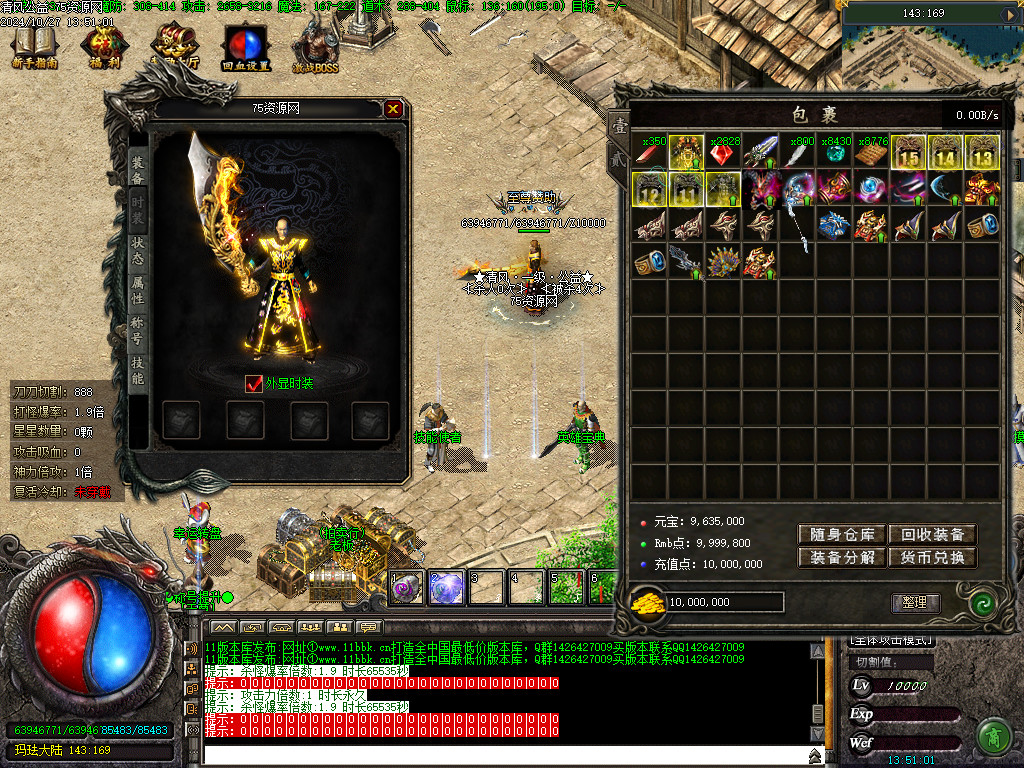Open the 激战BOSS menu
Viewport: 1024px width, 768px height.
click(x=315, y=46)
